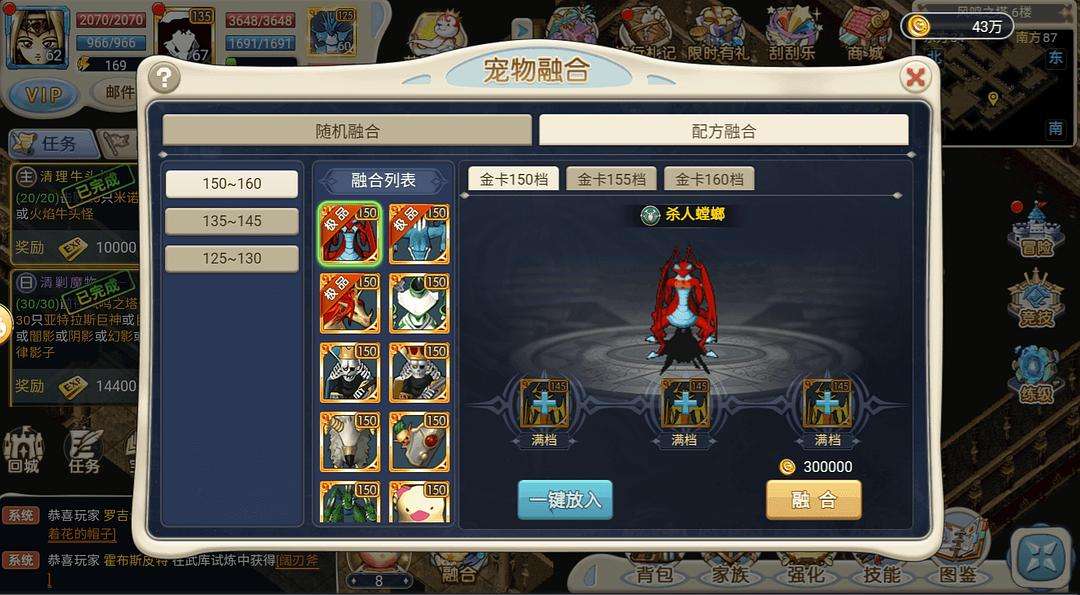Viewport: 1080px width, 595px height.
Task: Confirm fusion with the 融合 button
Action: click(x=813, y=500)
